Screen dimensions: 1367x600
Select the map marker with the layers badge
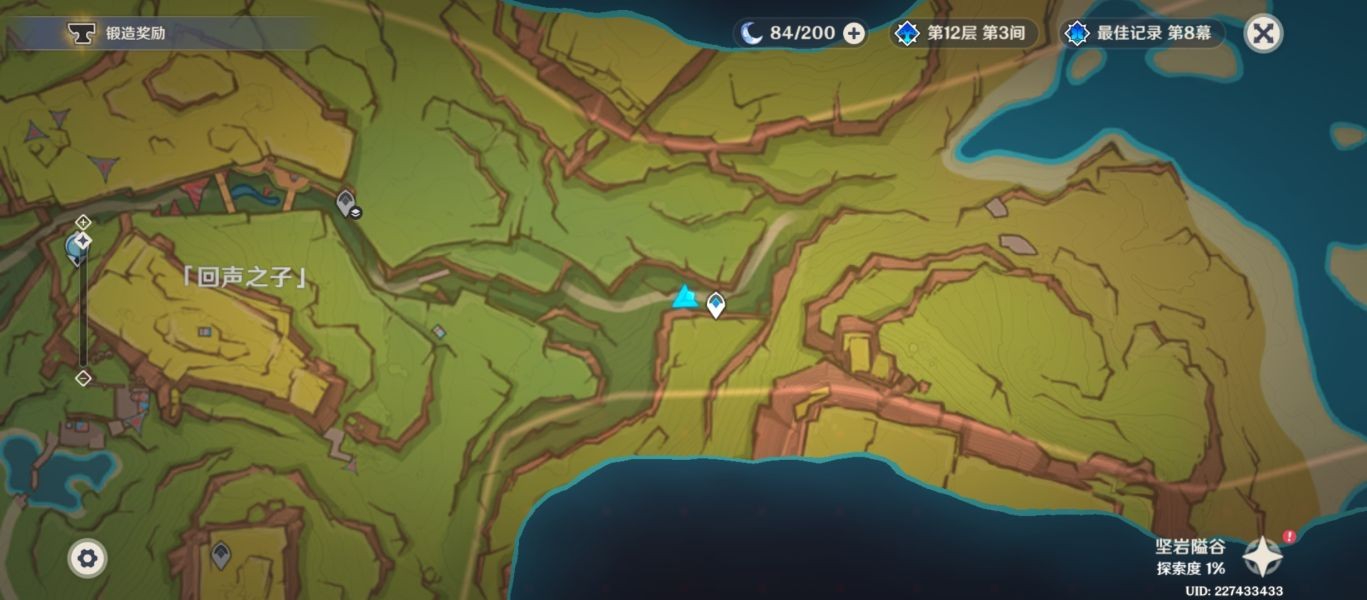(x=347, y=204)
